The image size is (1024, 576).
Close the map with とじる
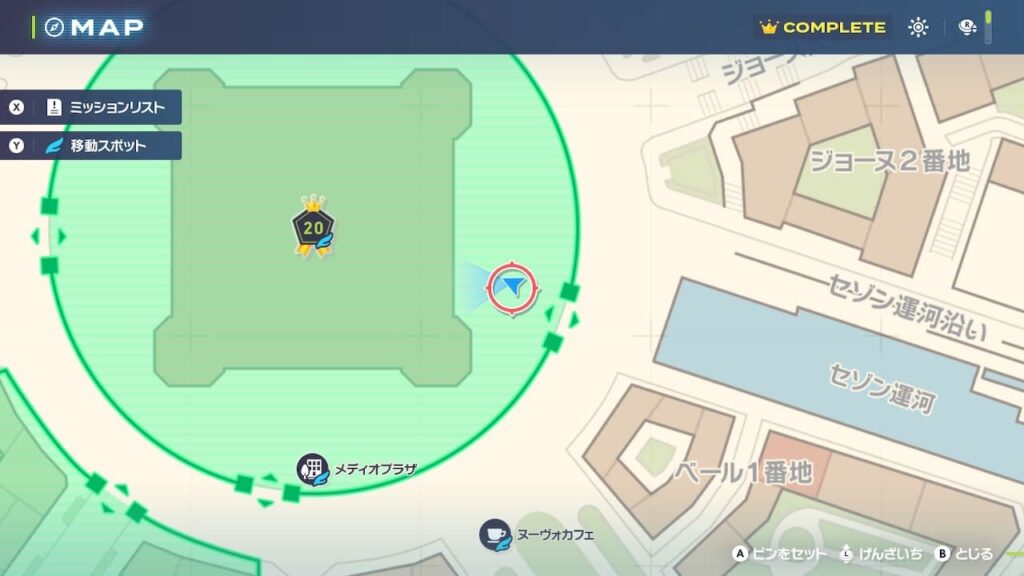(x=964, y=553)
